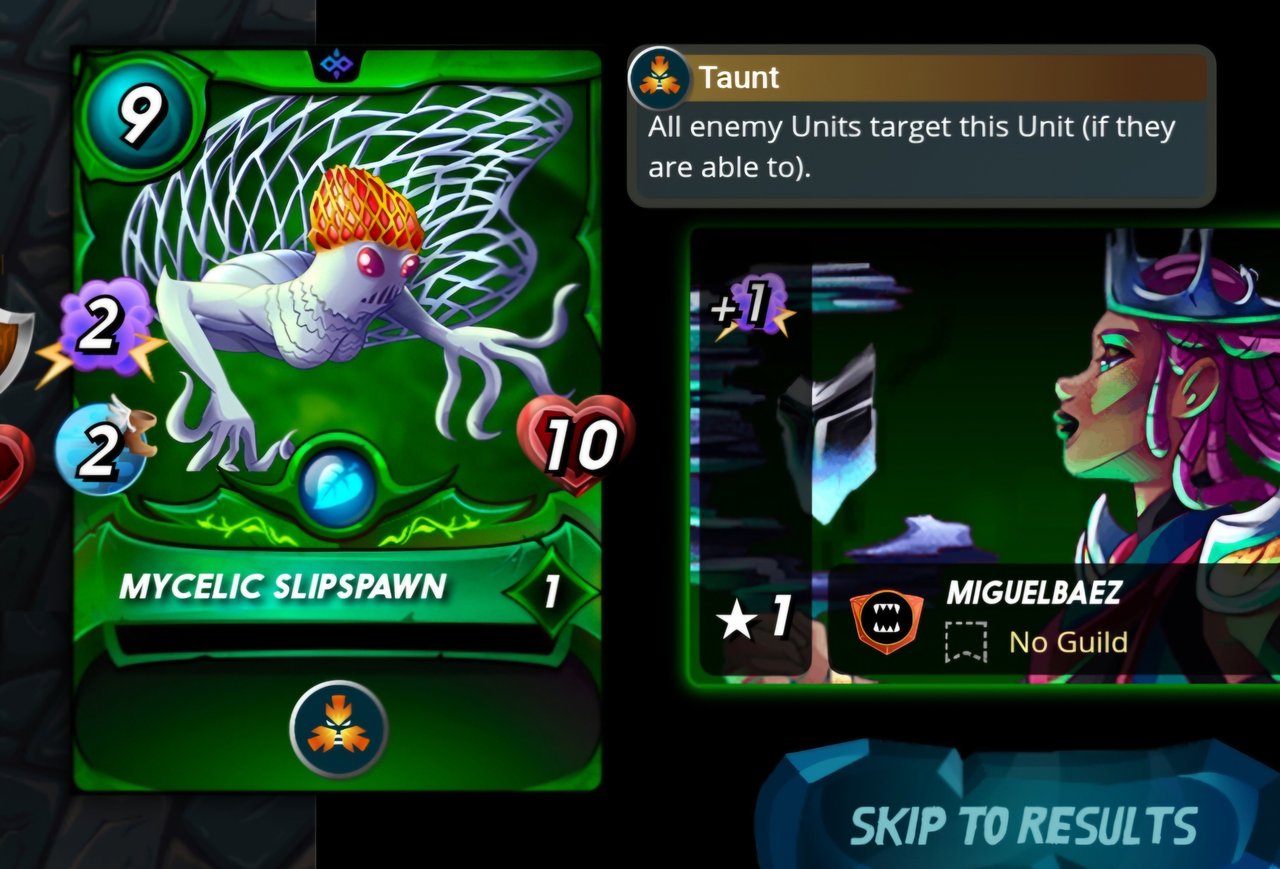Image resolution: width=1280 pixels, height=869 pixels.
Task: Click the orange monster-mouth avatar badge
Action: pos(886,622)
